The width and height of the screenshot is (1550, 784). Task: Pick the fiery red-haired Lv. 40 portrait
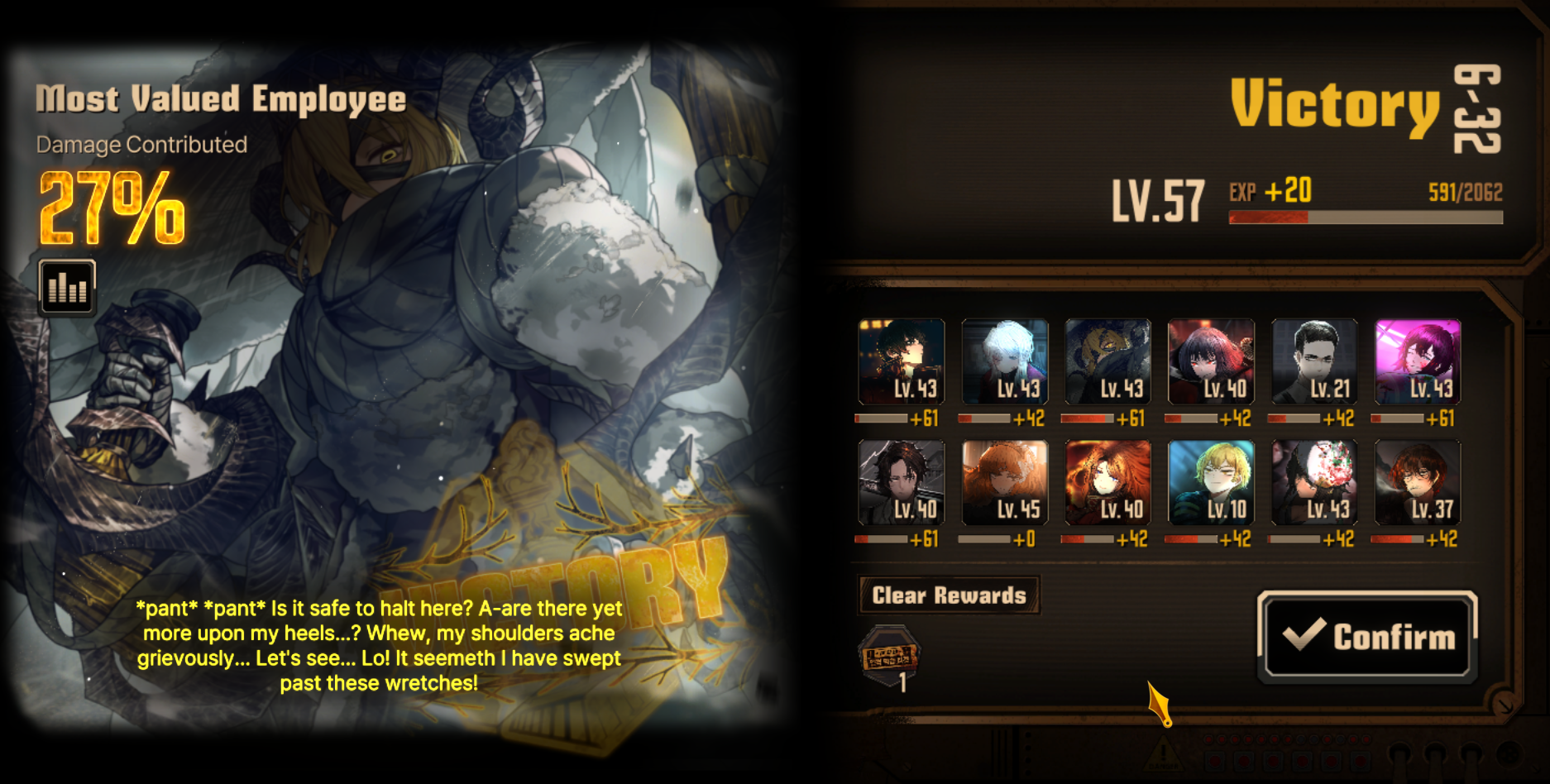coord(1107,482)
